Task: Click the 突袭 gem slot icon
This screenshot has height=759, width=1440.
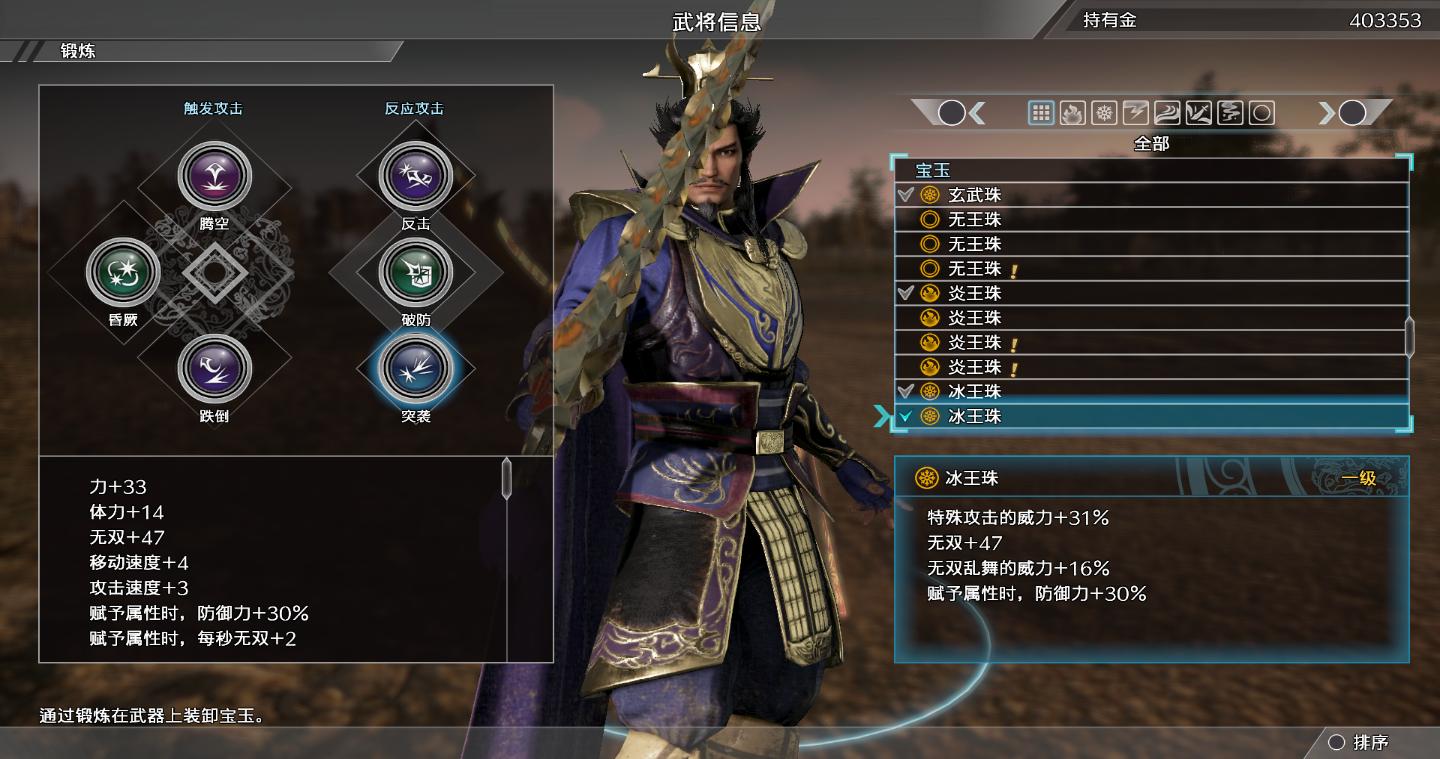Action: [x=418, y=369]
